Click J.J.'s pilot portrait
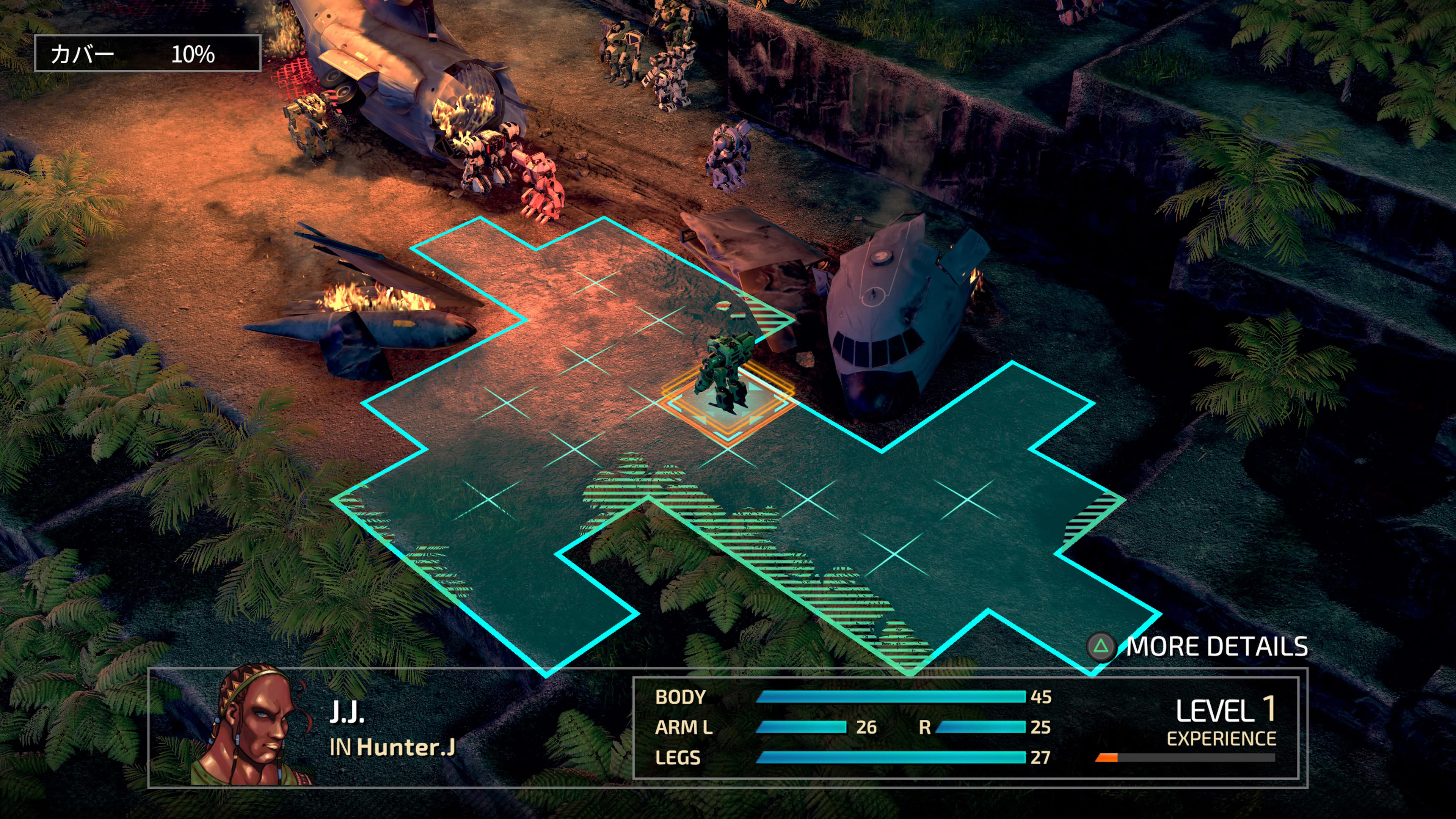 tap(254, 727)
